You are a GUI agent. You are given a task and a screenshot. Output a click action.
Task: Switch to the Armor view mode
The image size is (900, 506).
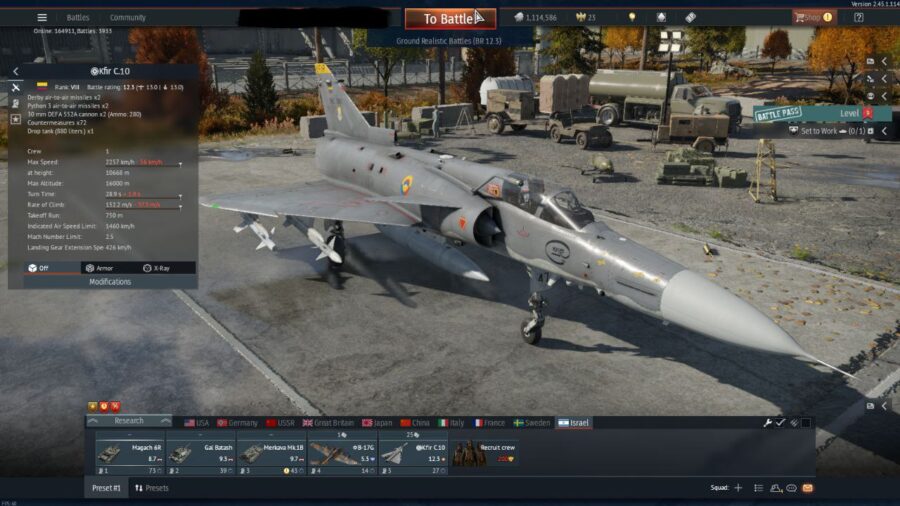98,268
